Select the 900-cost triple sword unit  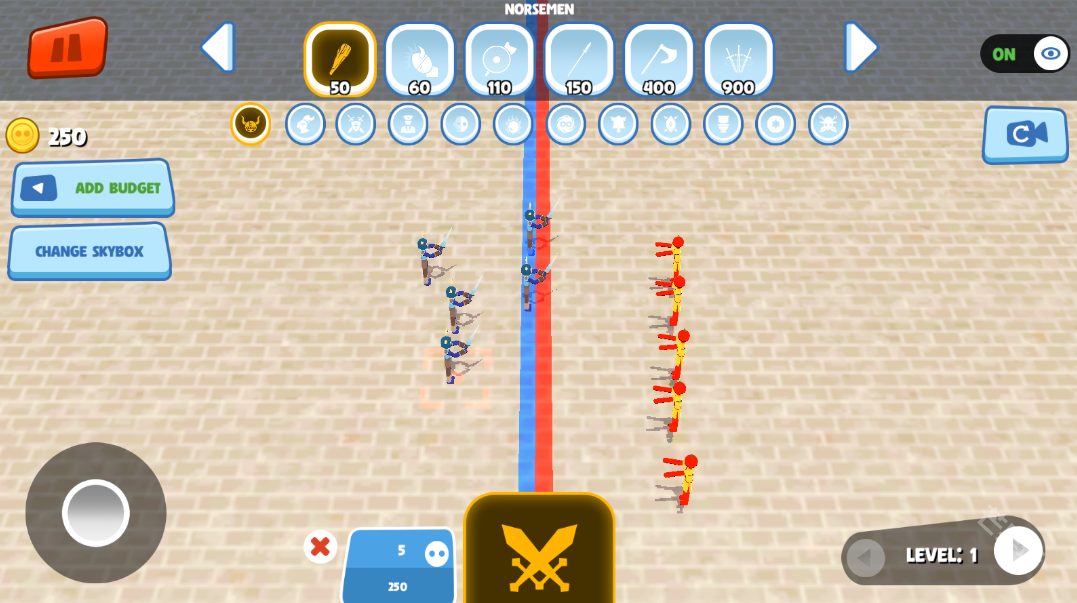tap(738, 58)
